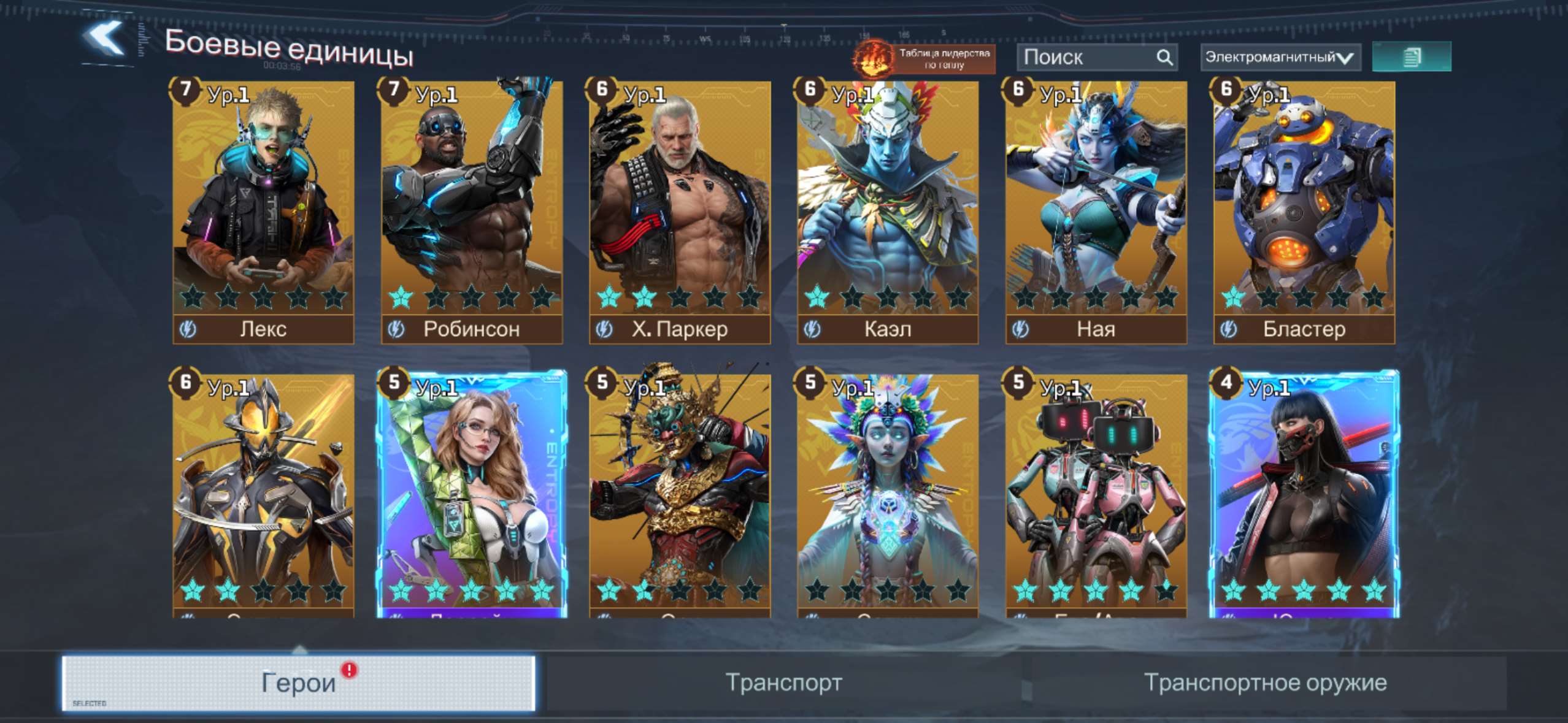Go back using the arrow button
Screen dimensions: 1568x723
(104, 40)
